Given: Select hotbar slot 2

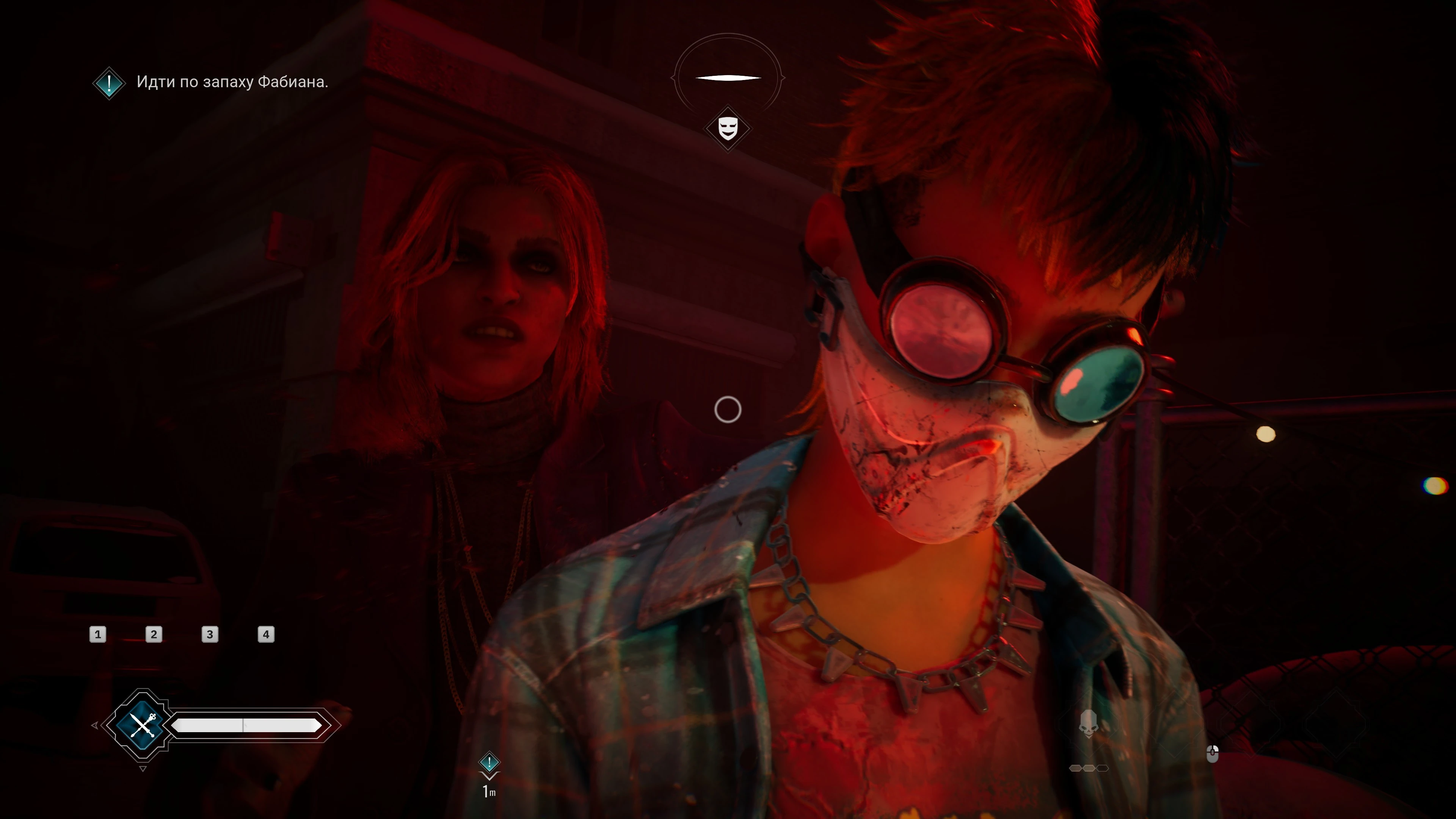Looking at the screenshot, I should [154, 635].
